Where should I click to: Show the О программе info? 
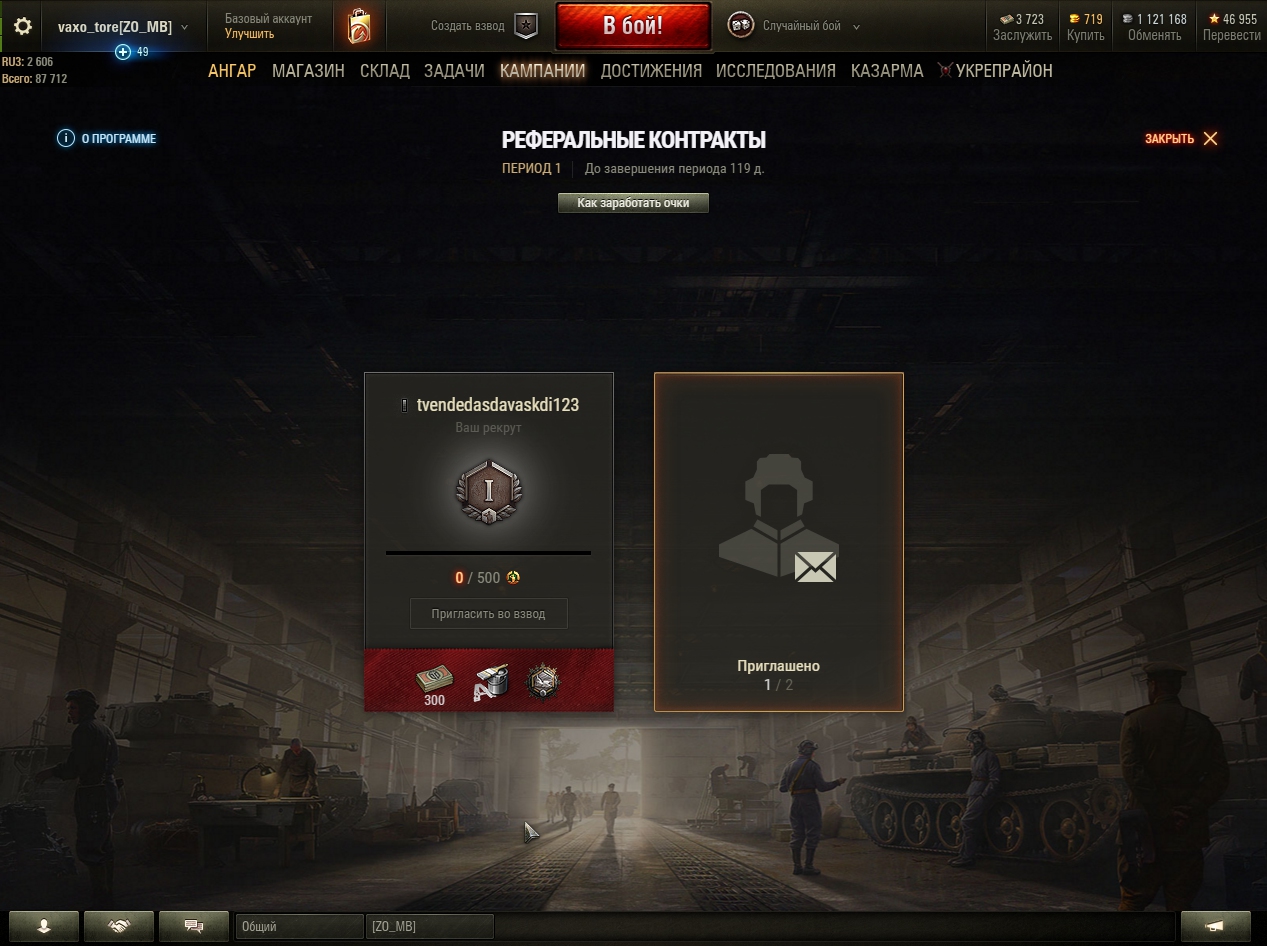(107, 139)
